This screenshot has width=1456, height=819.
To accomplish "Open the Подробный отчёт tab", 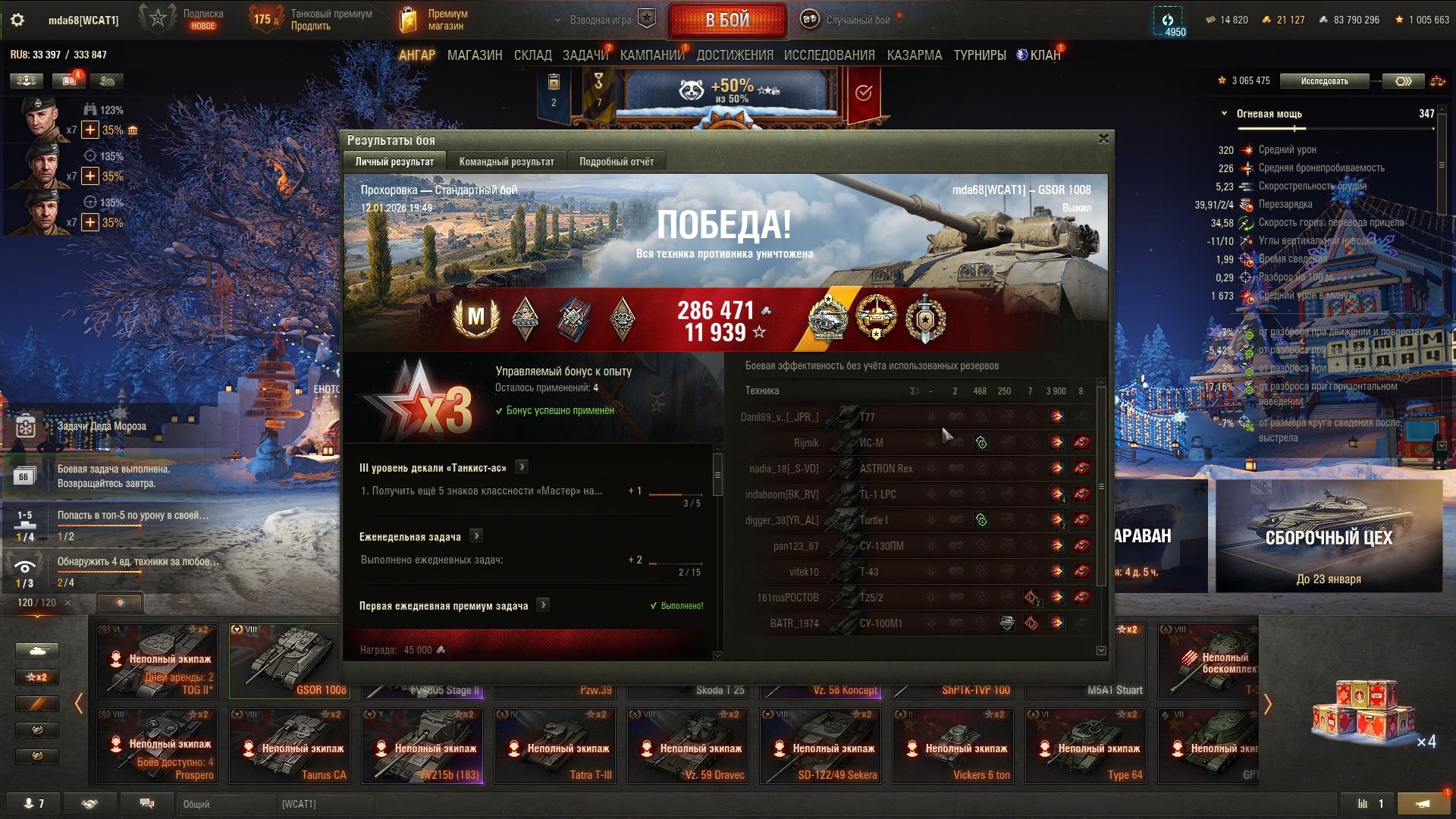I will pos(617,162).
